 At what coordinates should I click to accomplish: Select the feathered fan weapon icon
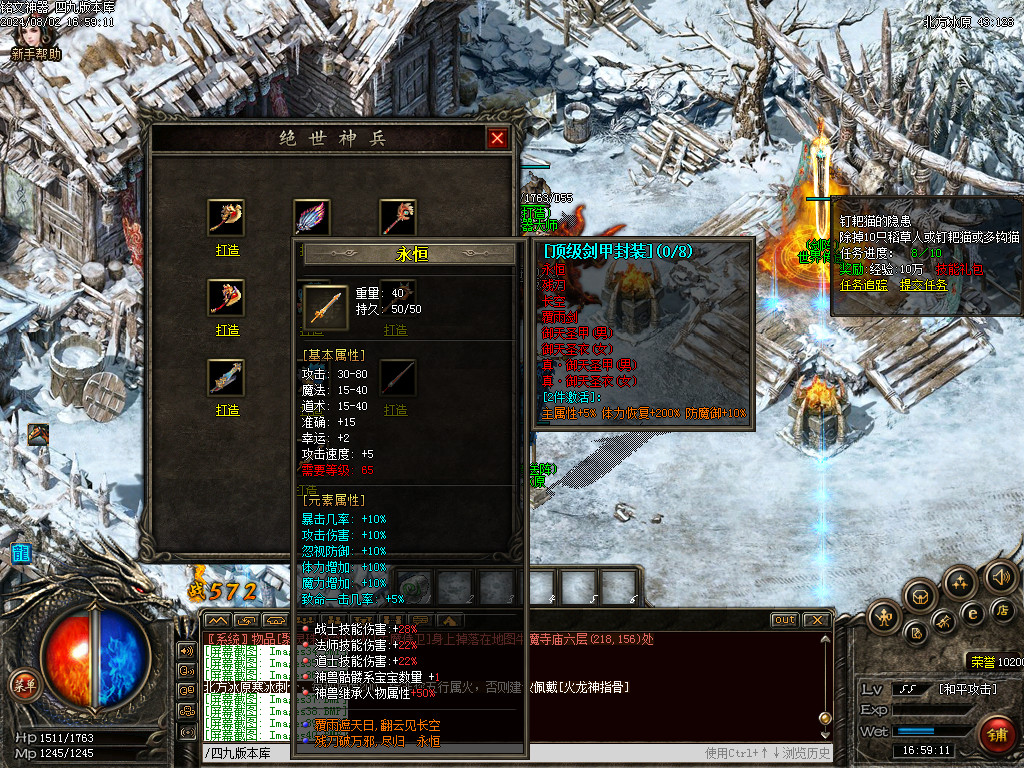click(x=311, y=217)
